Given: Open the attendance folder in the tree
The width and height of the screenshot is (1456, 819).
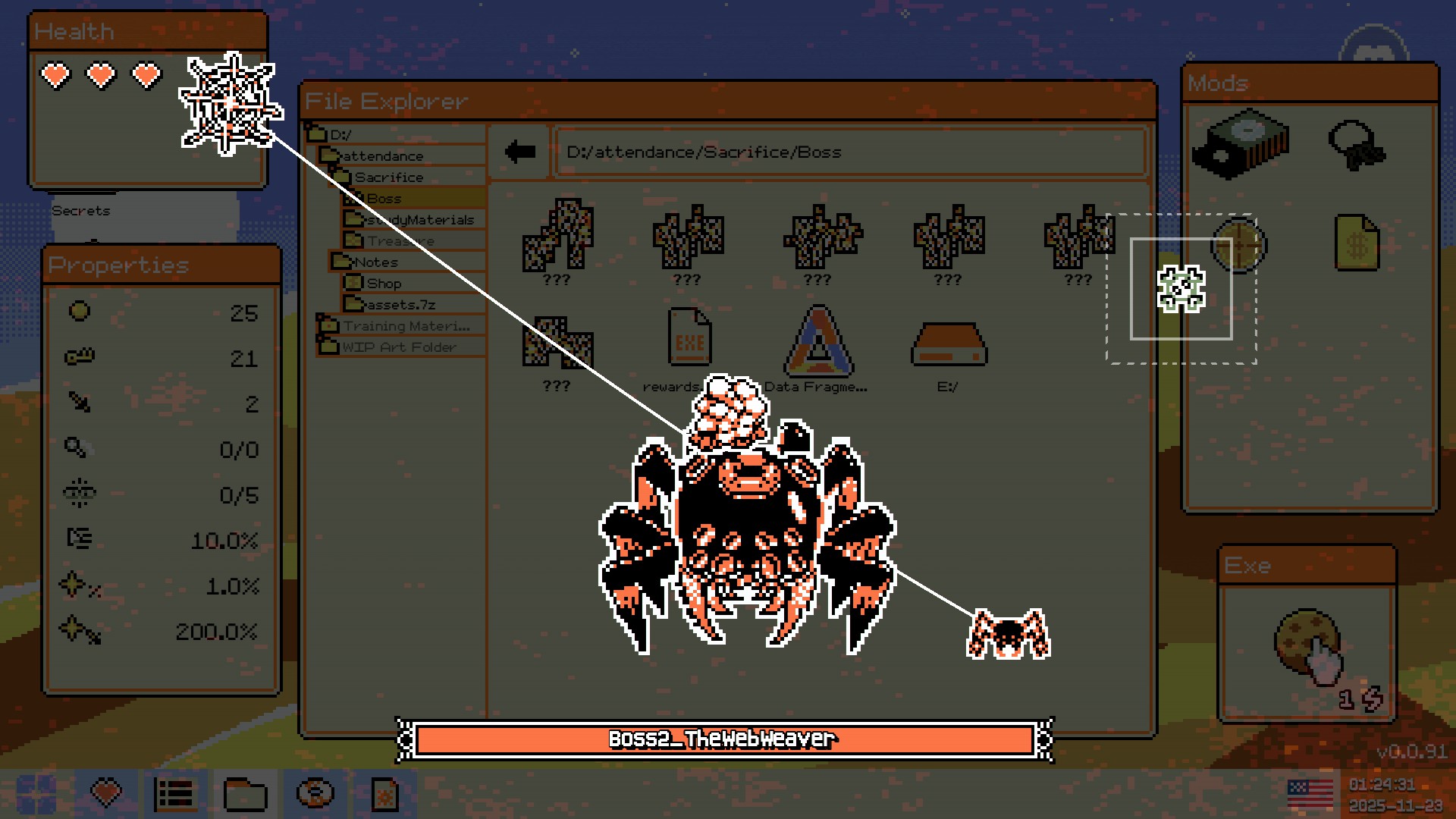Looking at the screenshot, I should coord(382,156).
